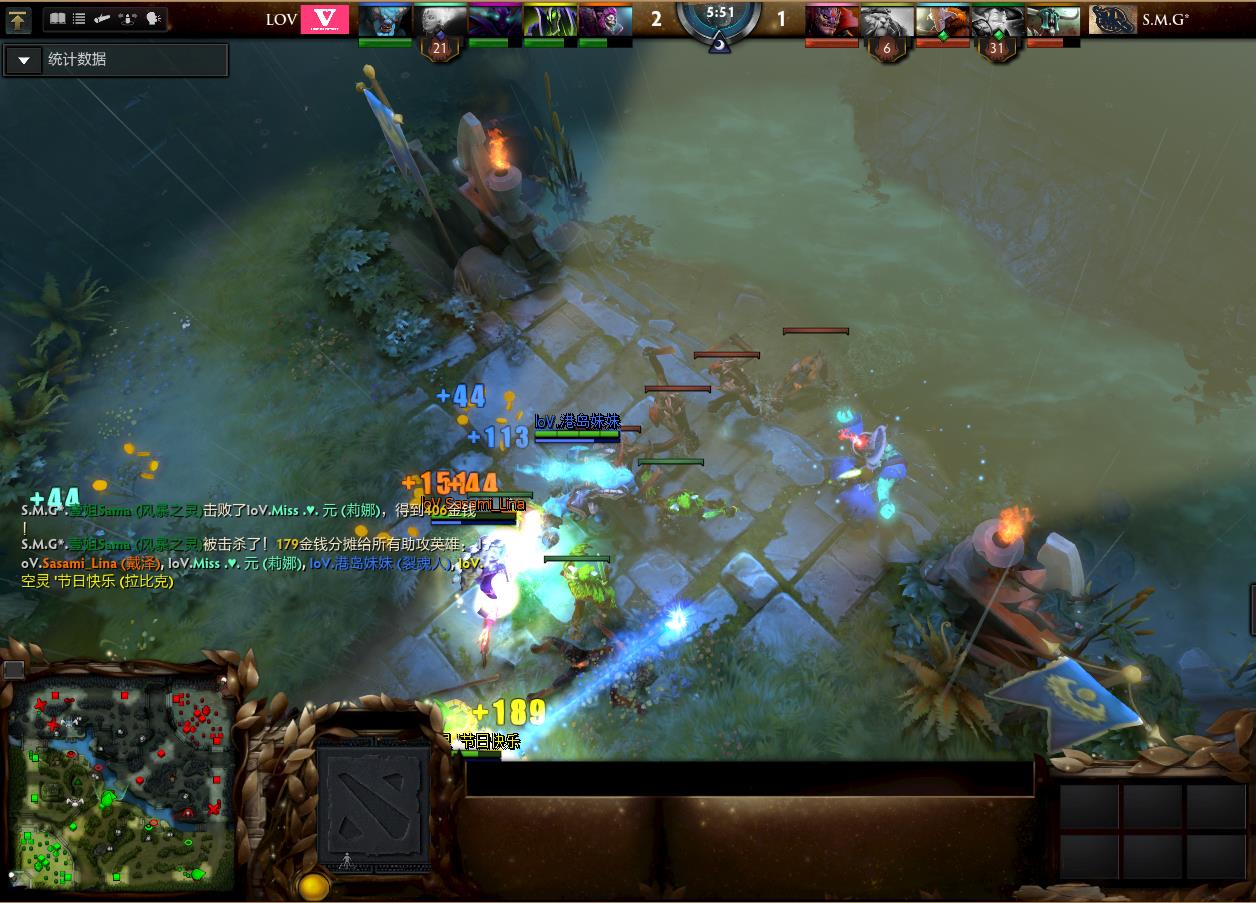This screenshot has width=1256, height=903.
Task: Open the dashboard with the gold arrow button
Action: [18, 19]
